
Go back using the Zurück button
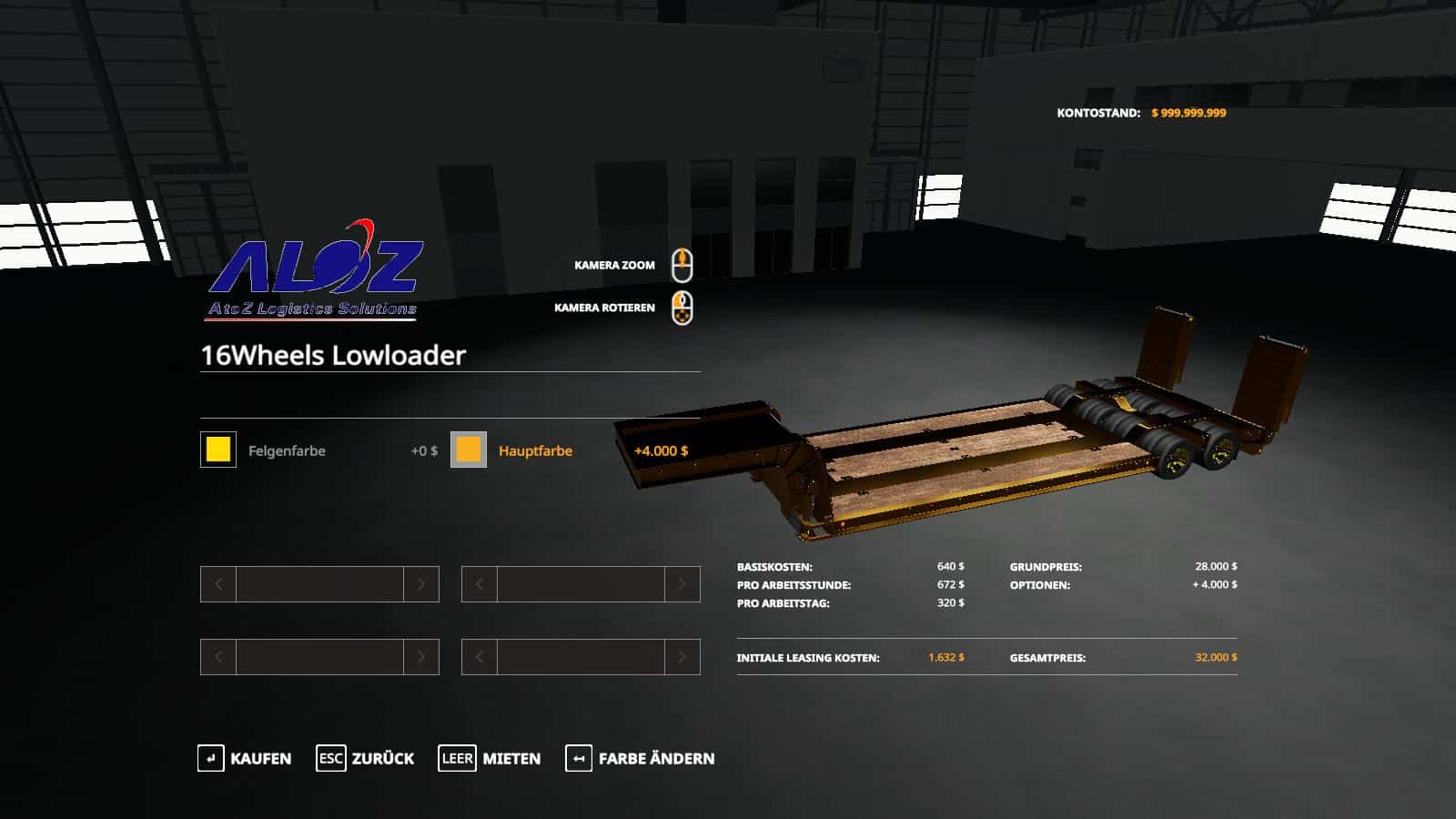click(x=365, y=758)
